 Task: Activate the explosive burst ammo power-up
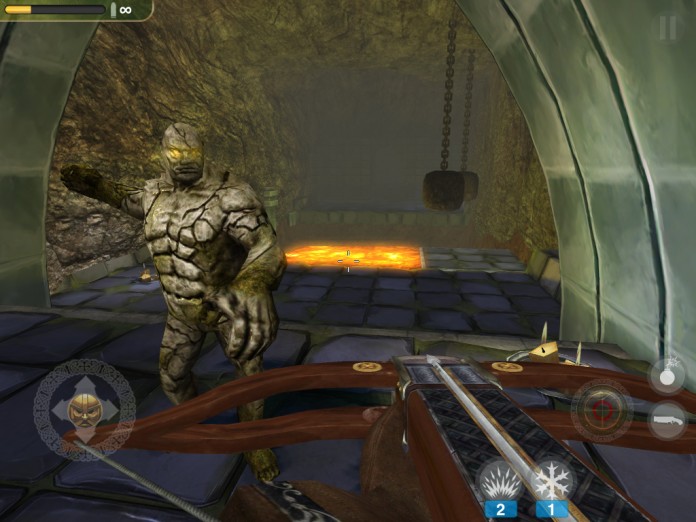coord(500,481)
